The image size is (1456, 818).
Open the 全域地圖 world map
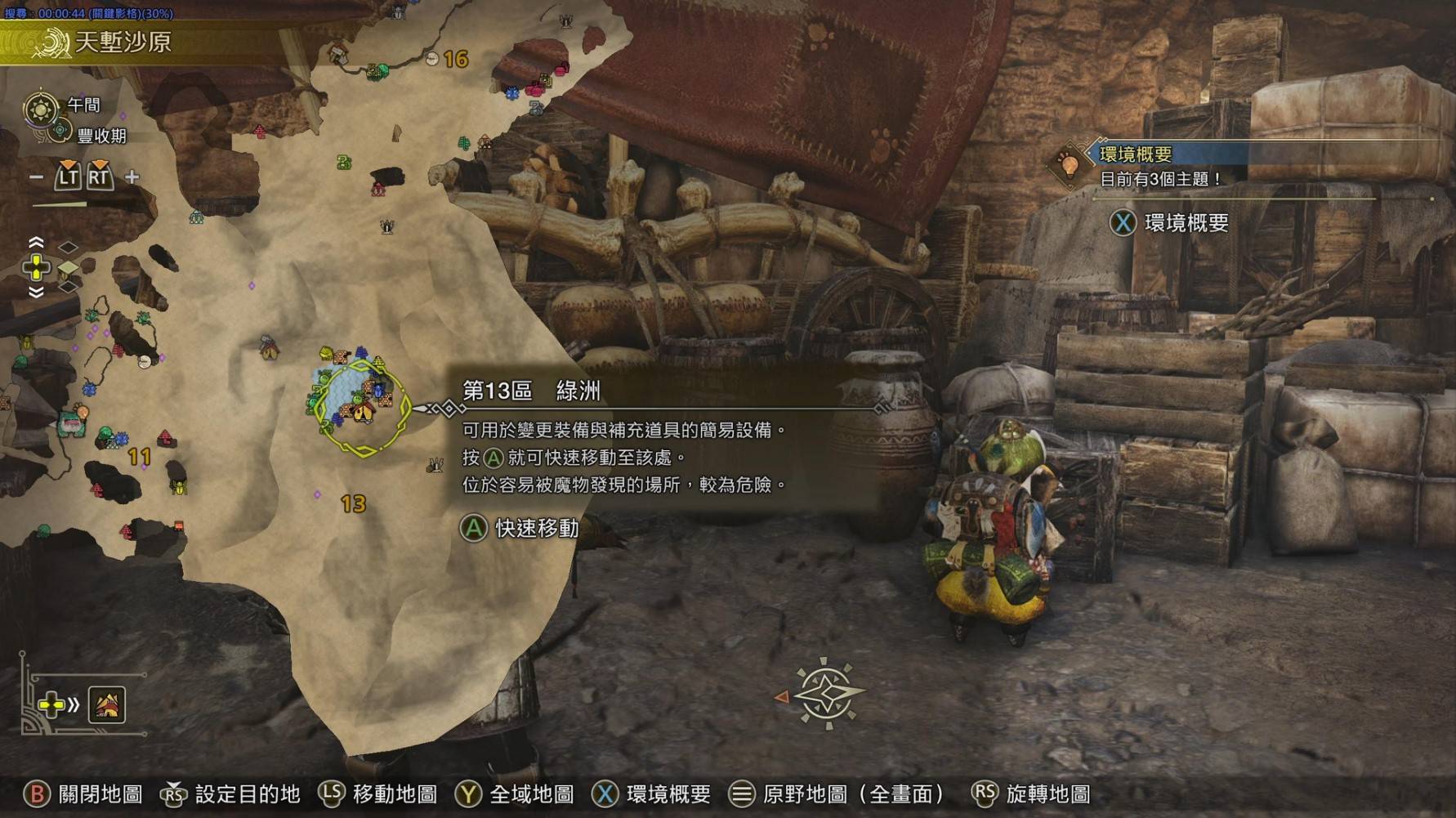pos(515,793)
